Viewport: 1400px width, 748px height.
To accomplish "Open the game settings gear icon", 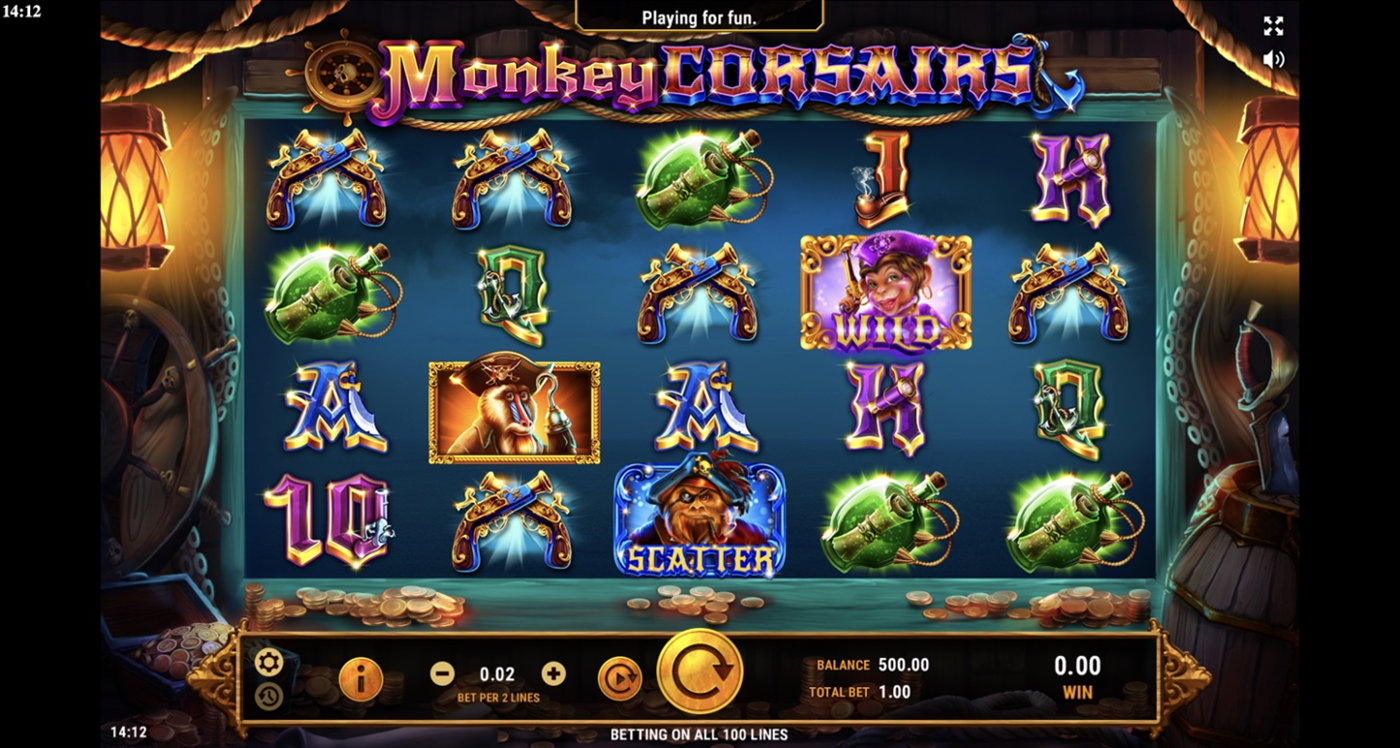I will point(268,662).
